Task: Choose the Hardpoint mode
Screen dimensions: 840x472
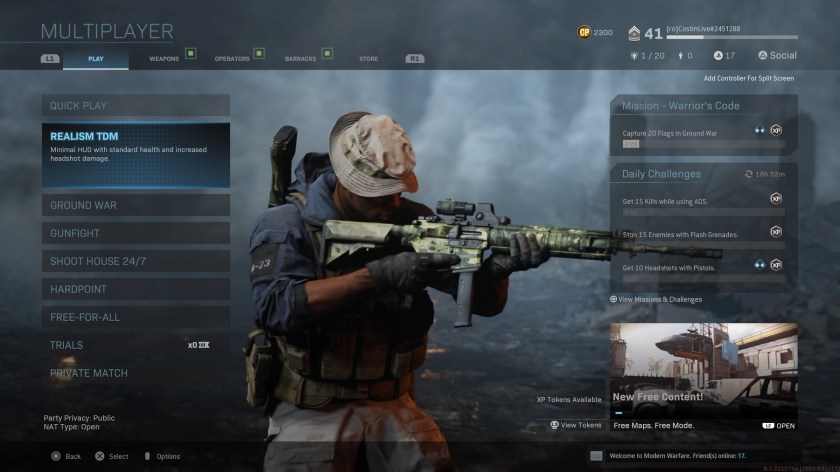Action: (135, 289)
